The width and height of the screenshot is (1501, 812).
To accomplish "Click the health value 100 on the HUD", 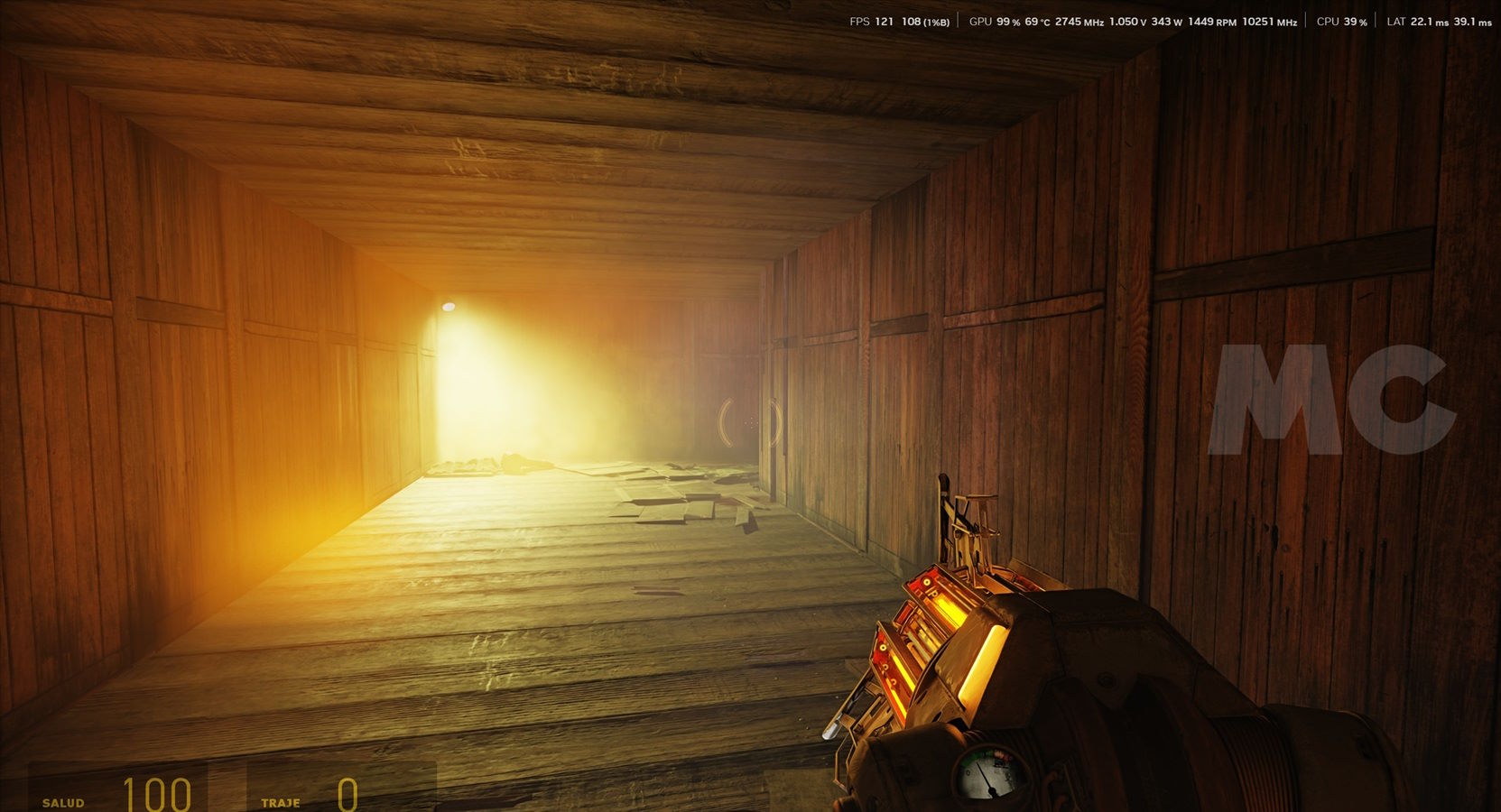I will click(155, 795).
